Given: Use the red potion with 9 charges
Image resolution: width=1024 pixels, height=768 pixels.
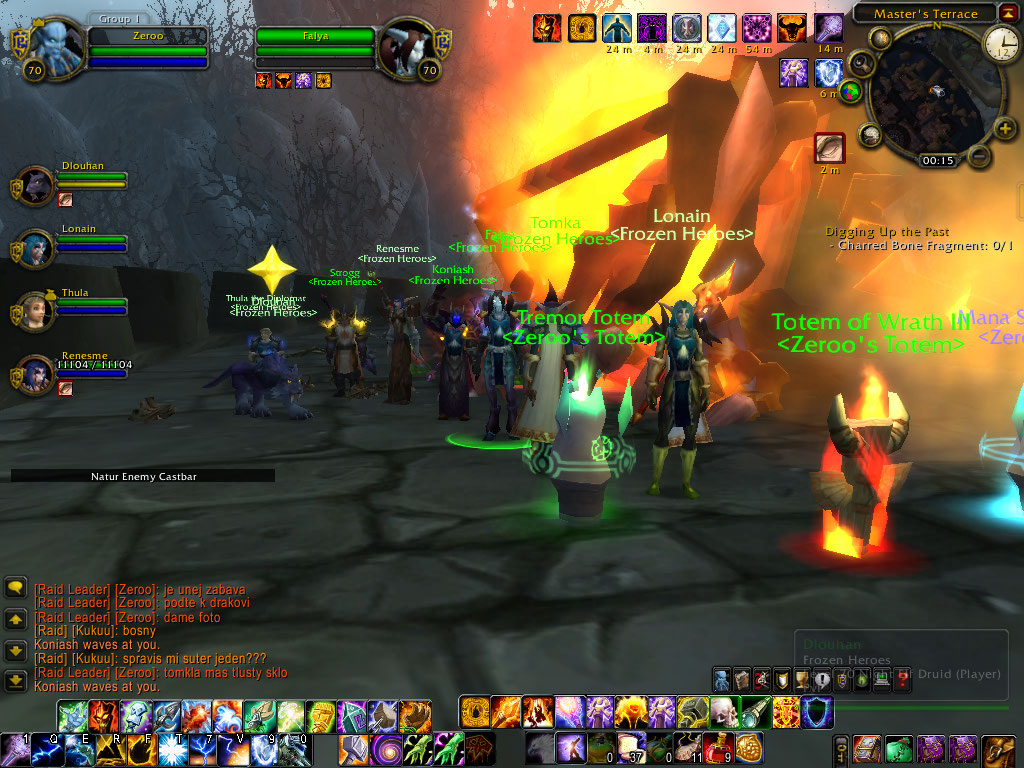Looking at the screenshot, I should (x=719, y=746).
